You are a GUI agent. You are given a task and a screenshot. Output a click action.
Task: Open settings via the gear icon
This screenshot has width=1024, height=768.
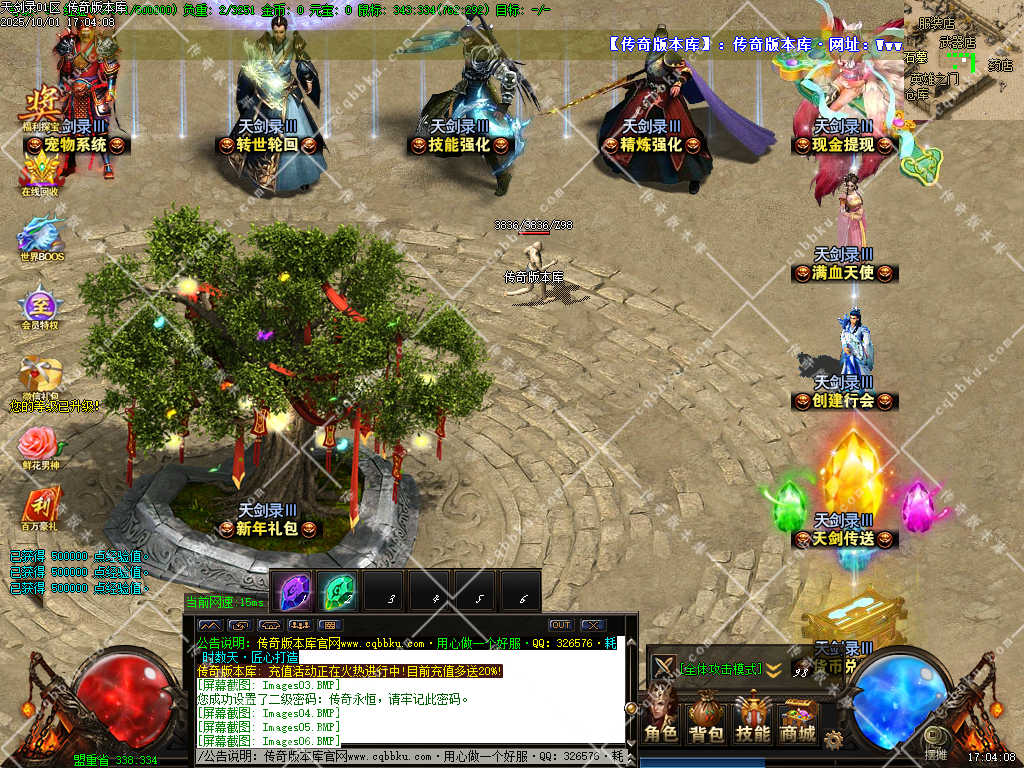(x=833, y=739)
